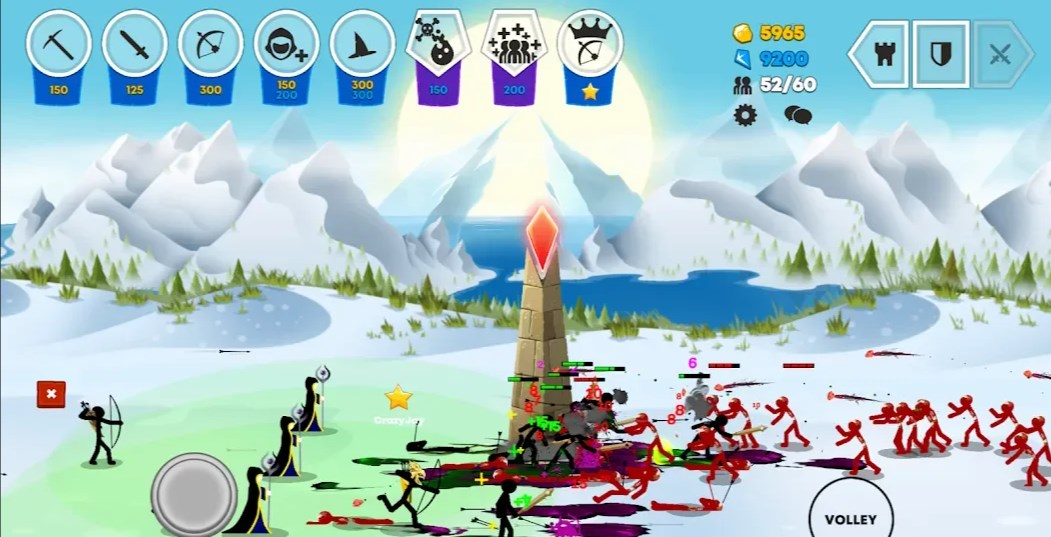
Task: Activate the reinforcements group spell
Action: [x=514, y=44]
